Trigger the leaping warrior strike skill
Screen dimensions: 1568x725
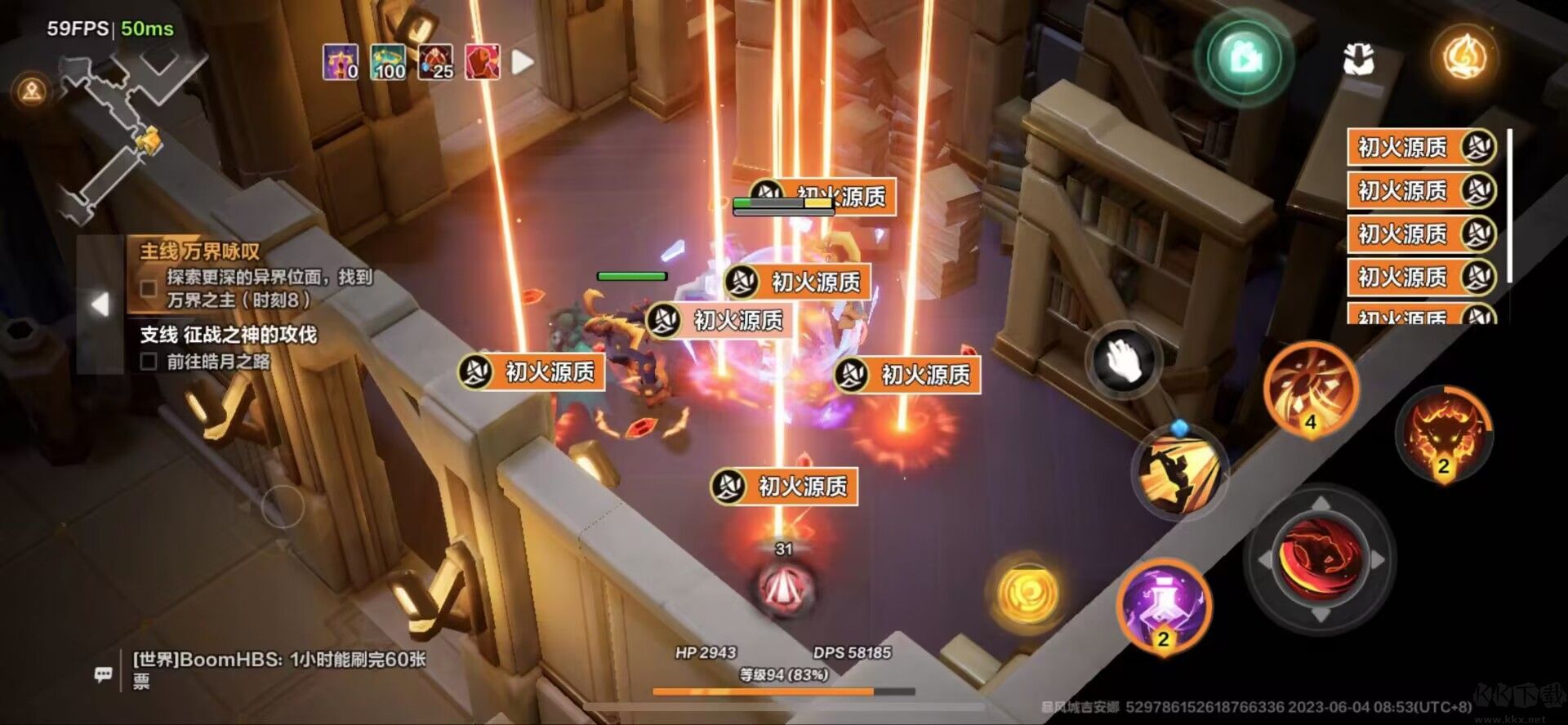point(1178,470)
